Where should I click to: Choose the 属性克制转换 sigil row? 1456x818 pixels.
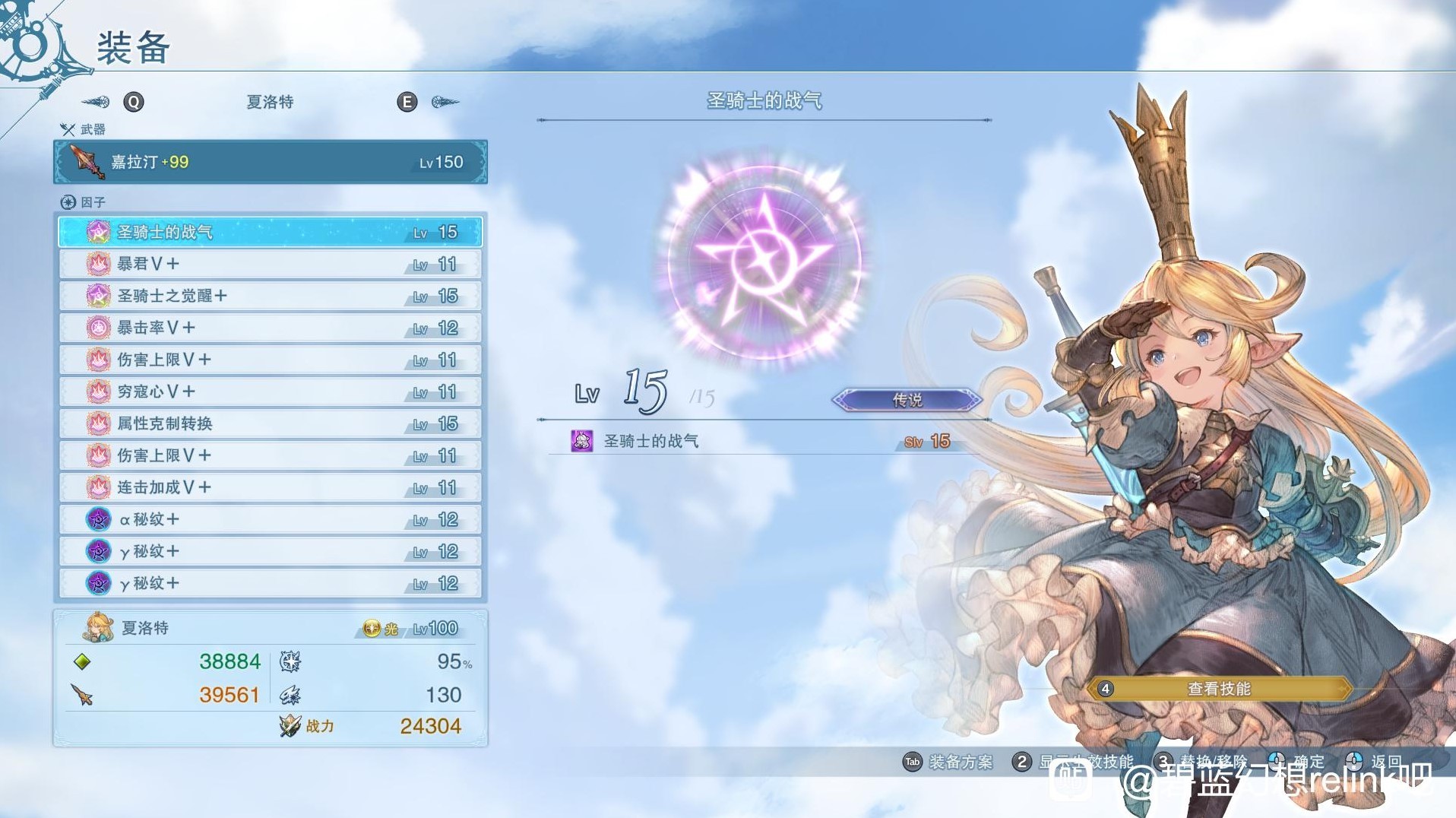coord(270,423)
